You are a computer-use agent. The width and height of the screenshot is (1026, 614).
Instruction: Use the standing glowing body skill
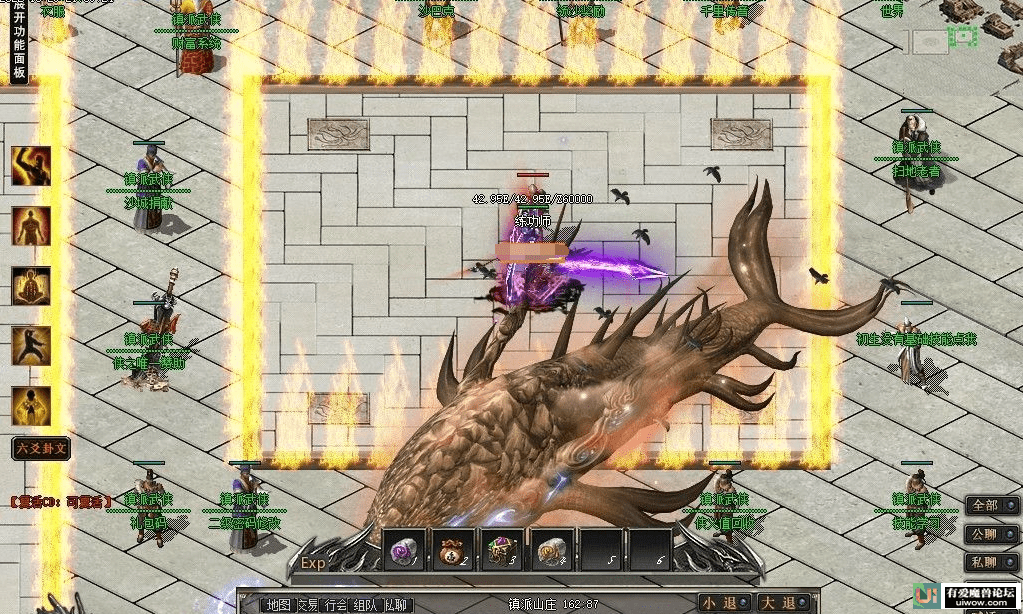[x=31, y=226]
